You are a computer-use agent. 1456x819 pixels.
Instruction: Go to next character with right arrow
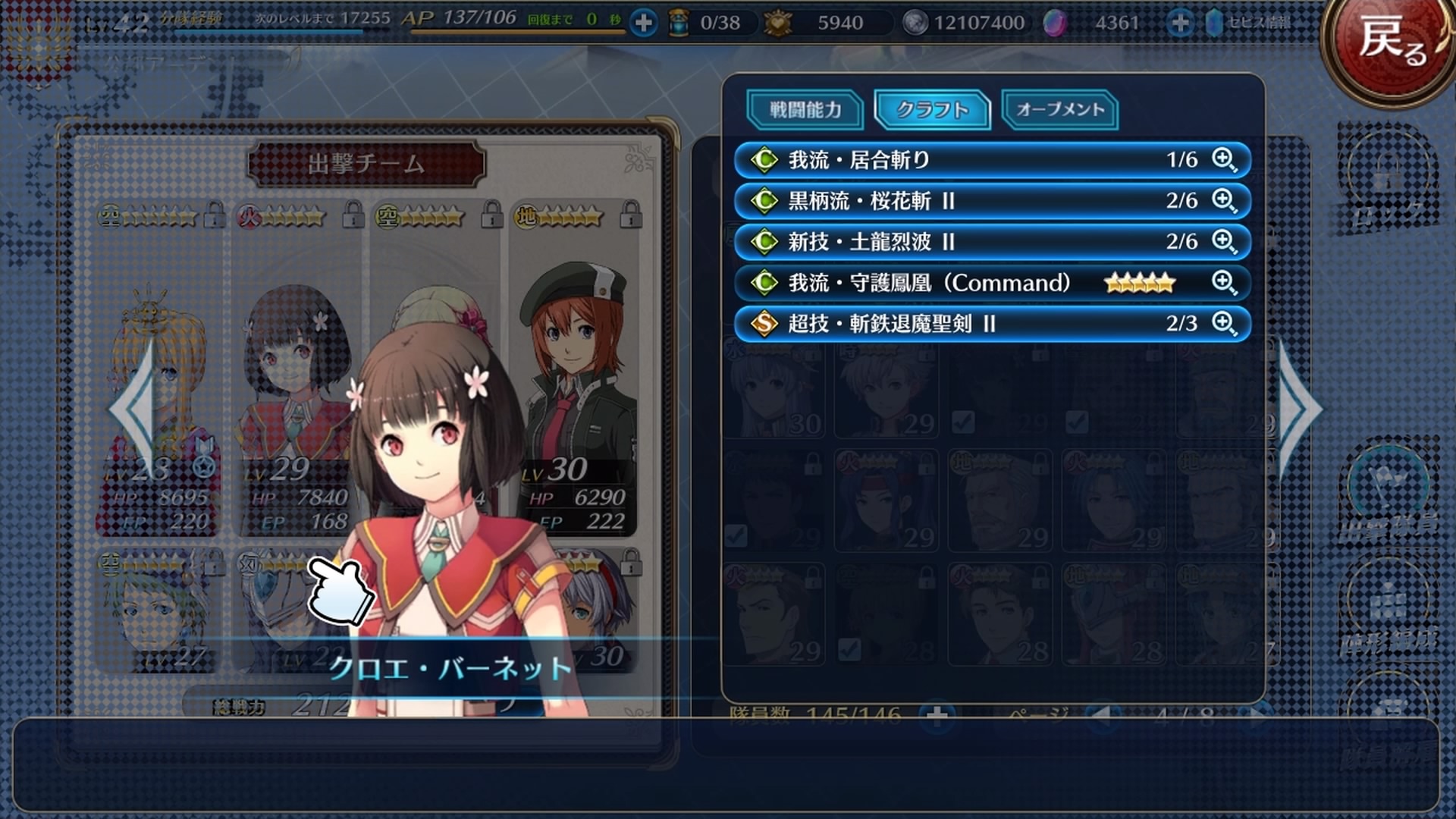coord(1300,409)
